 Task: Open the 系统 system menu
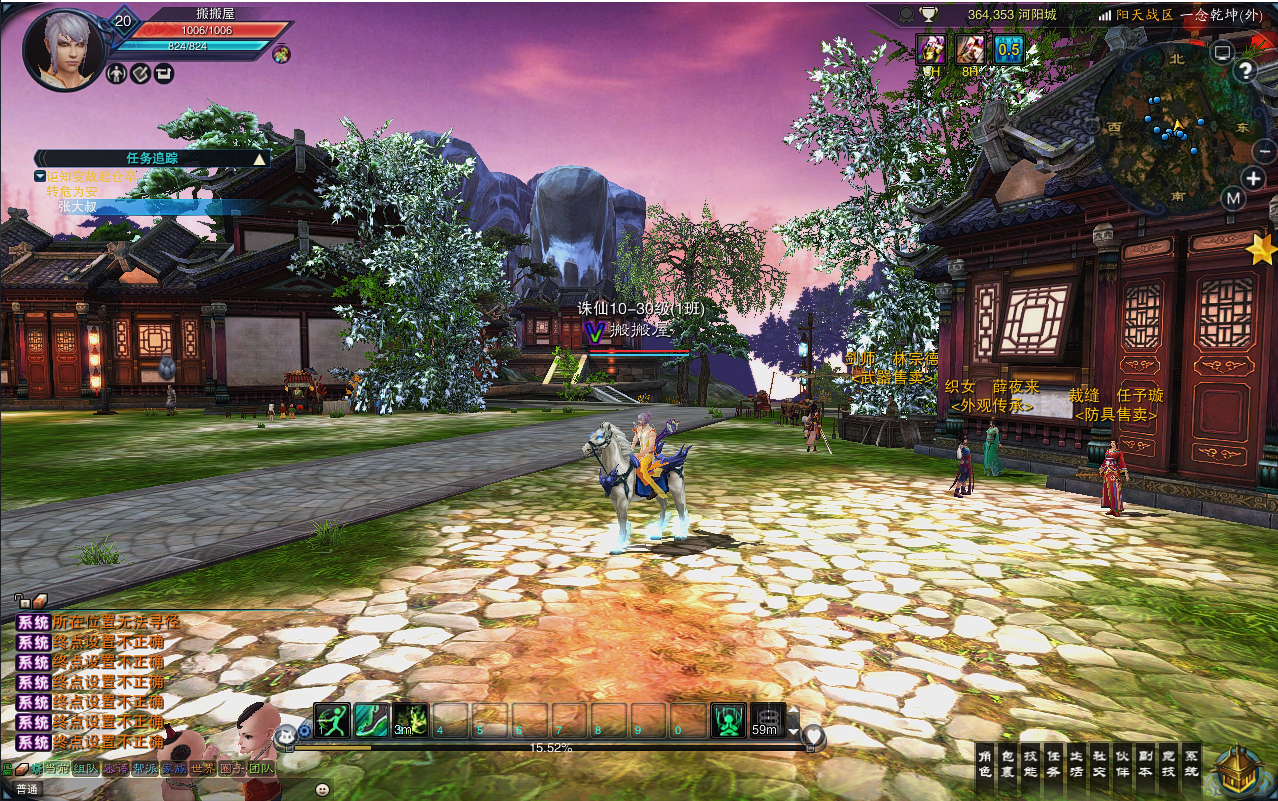pyautogui.click(x=1191, y=764)
